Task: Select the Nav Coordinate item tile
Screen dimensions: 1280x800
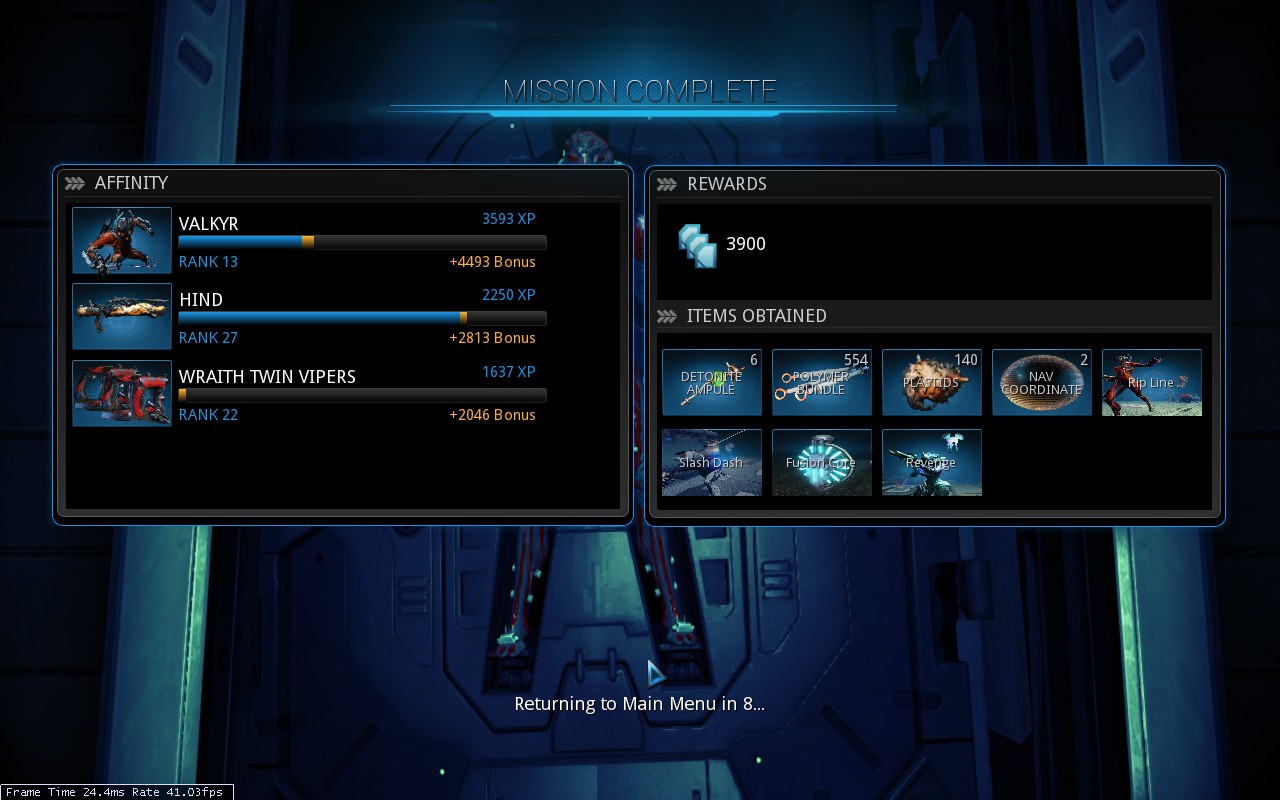Action: [1042, 382]
